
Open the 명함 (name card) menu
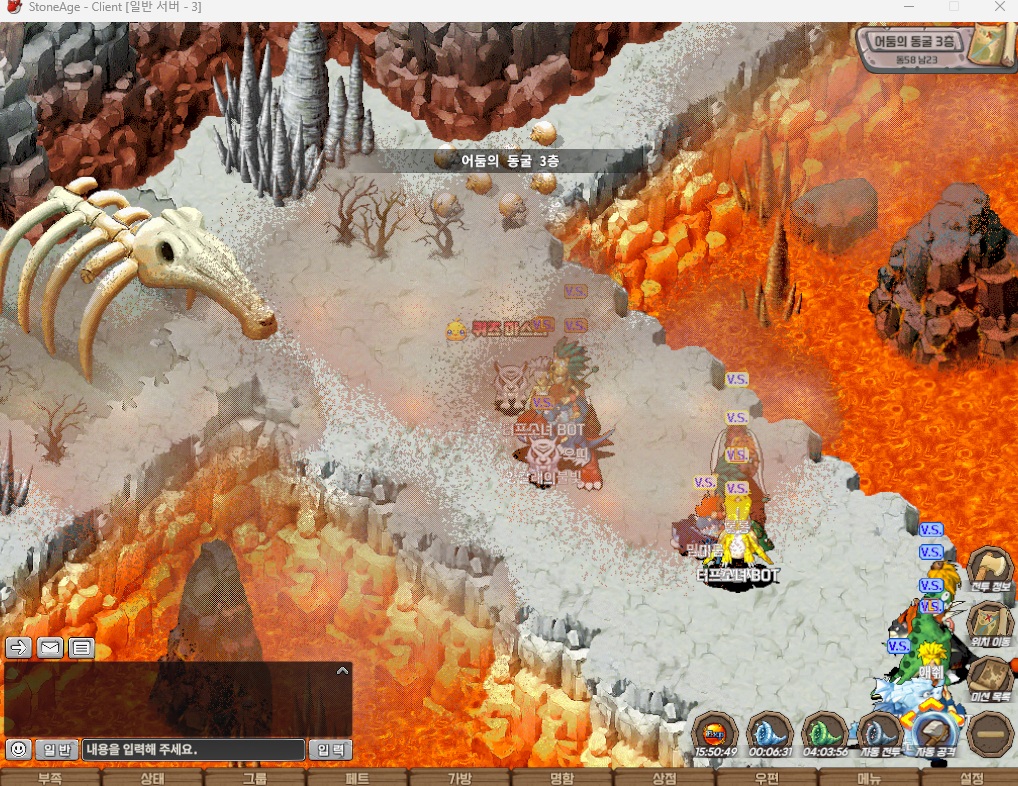tap(562, 778)
